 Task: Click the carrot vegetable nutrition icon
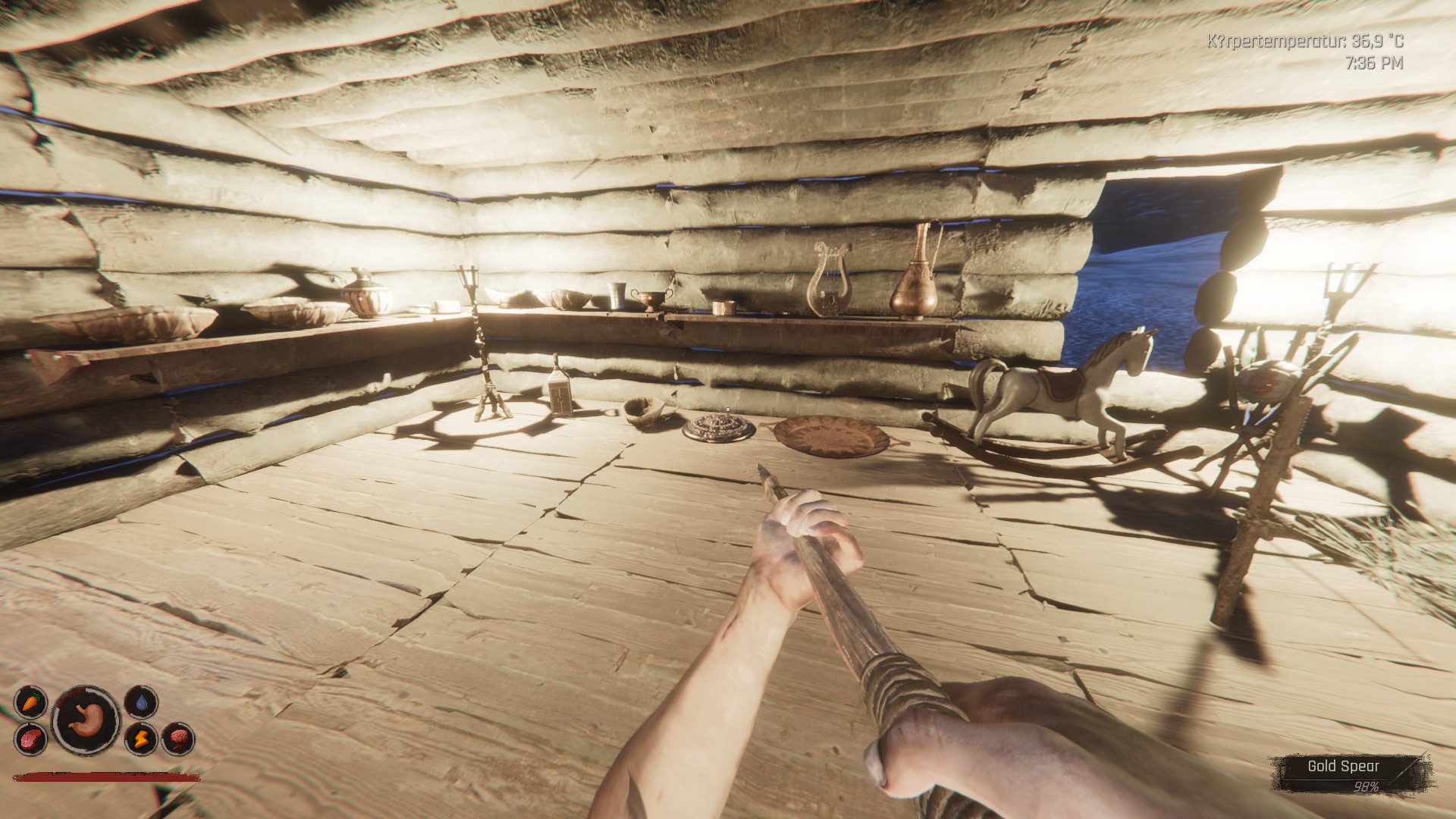(30, 701)
